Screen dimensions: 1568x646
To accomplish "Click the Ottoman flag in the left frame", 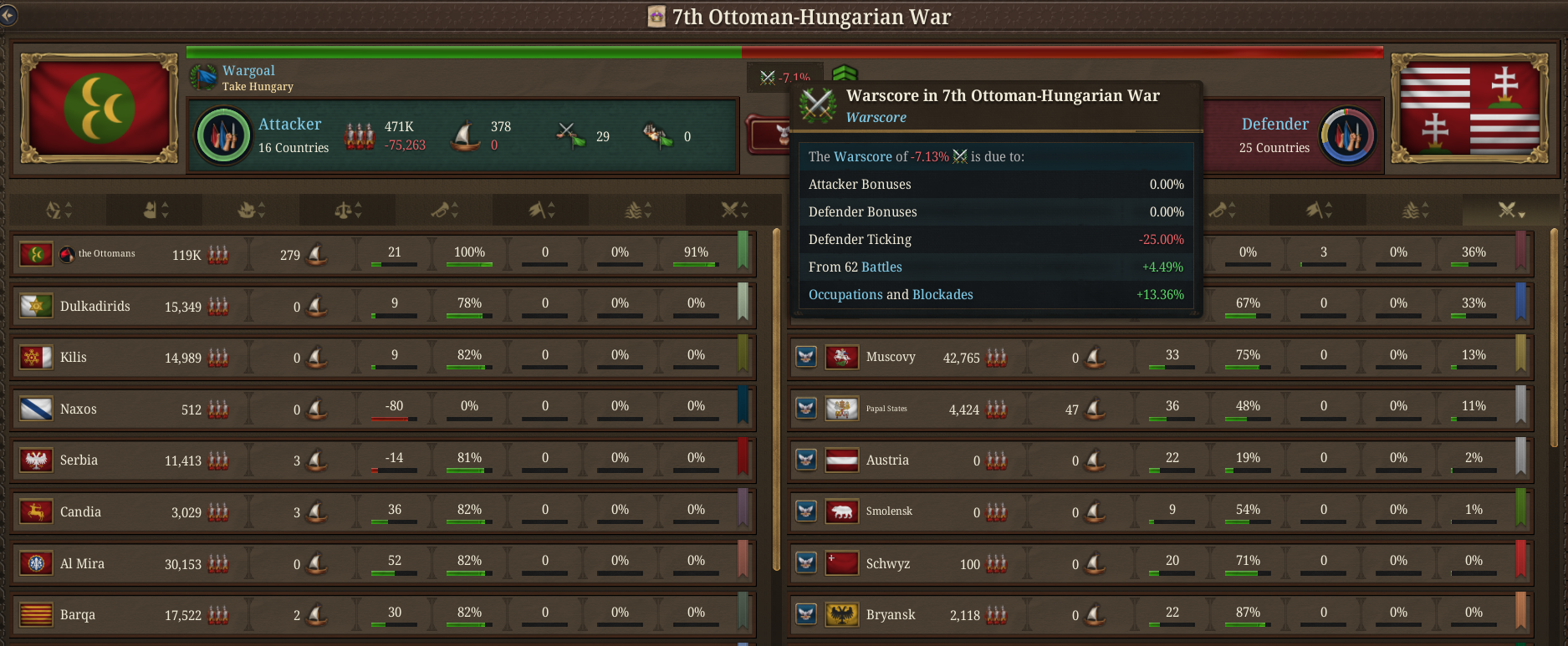I will point(98,108).
